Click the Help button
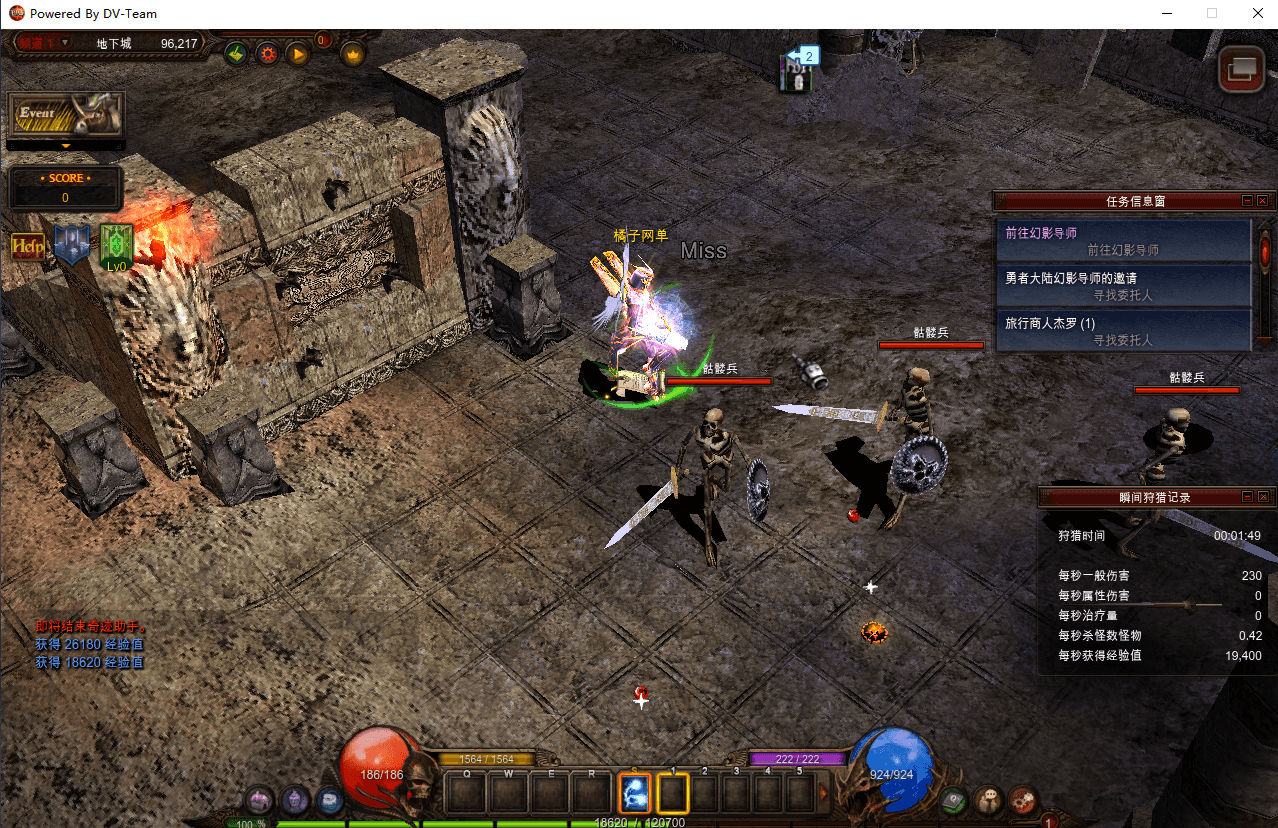 28,246
